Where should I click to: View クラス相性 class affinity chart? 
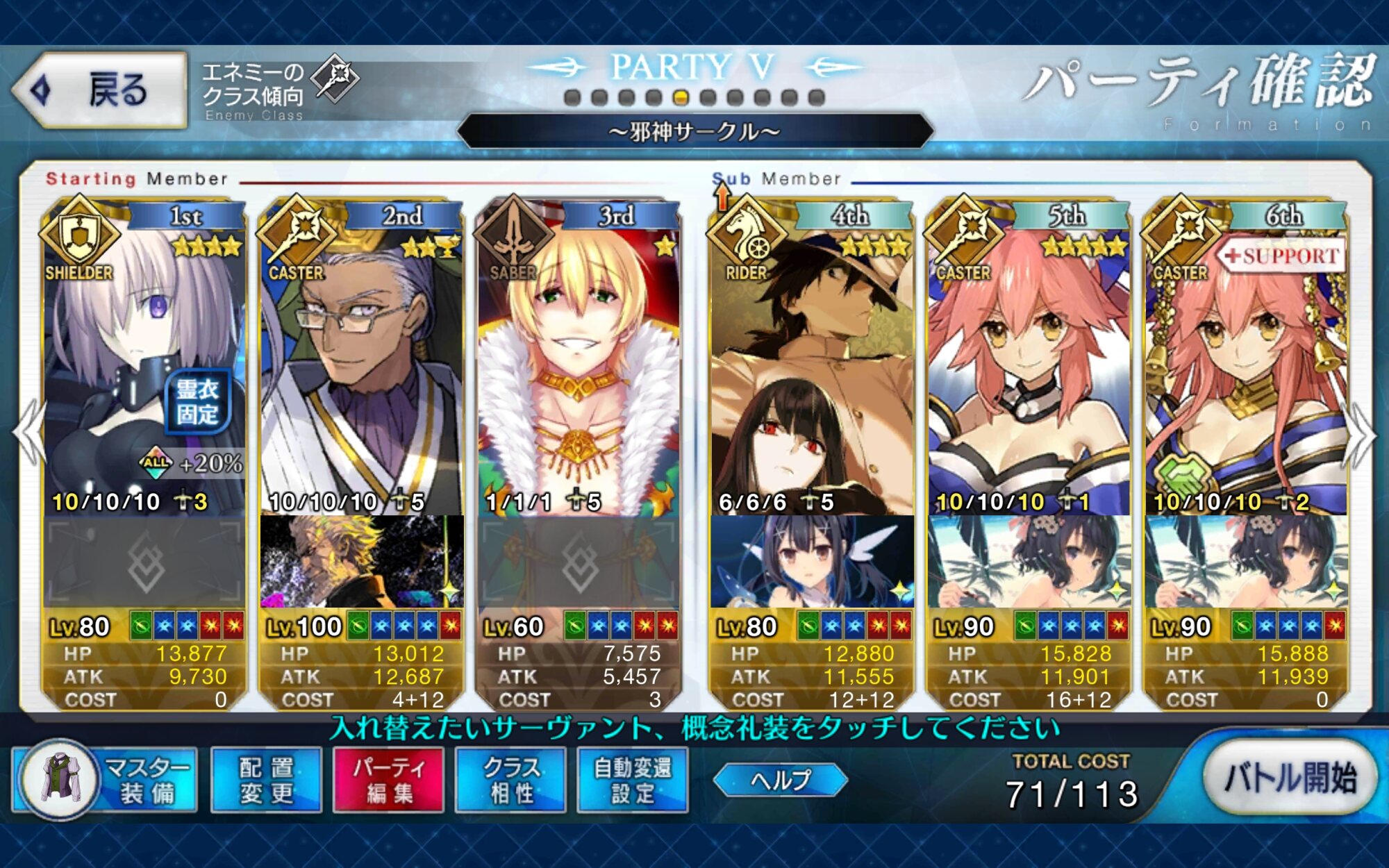tap(510, 780)
